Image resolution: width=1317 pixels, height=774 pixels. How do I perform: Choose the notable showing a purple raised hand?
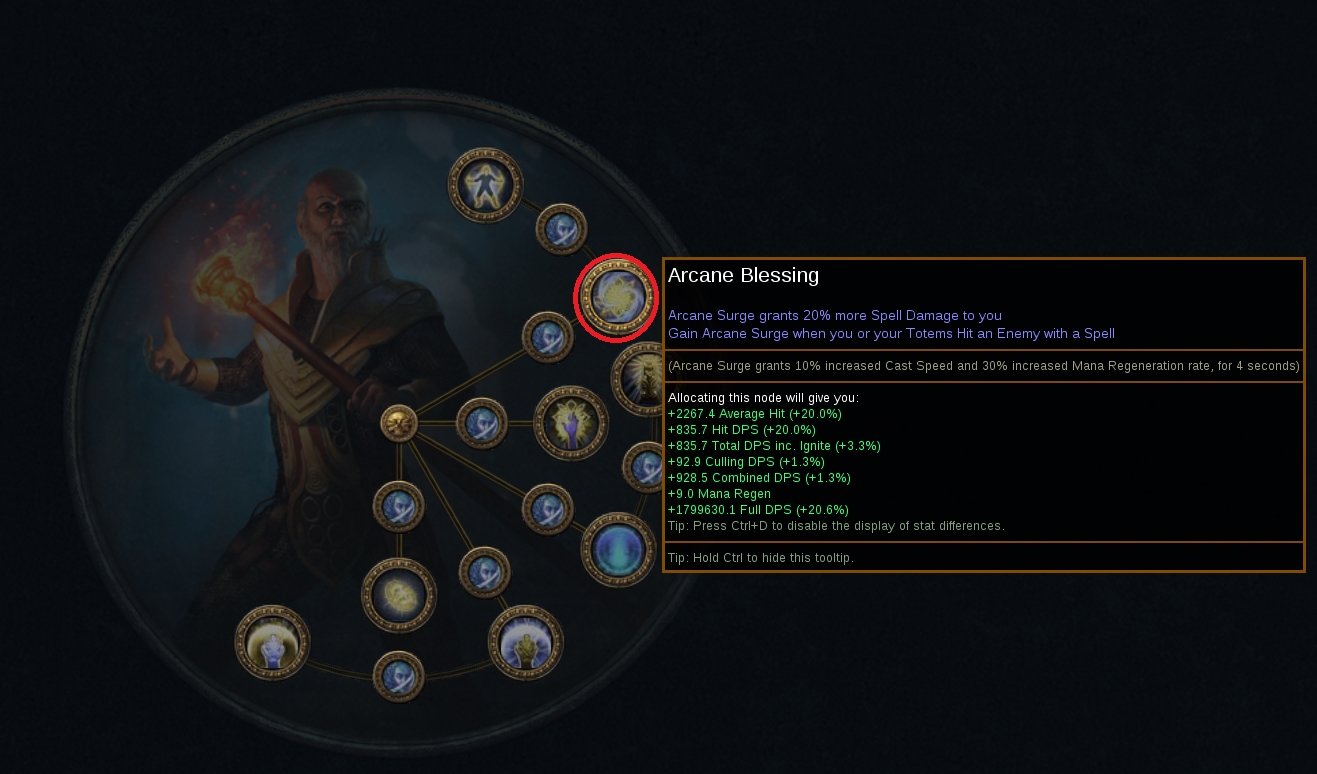571,423
